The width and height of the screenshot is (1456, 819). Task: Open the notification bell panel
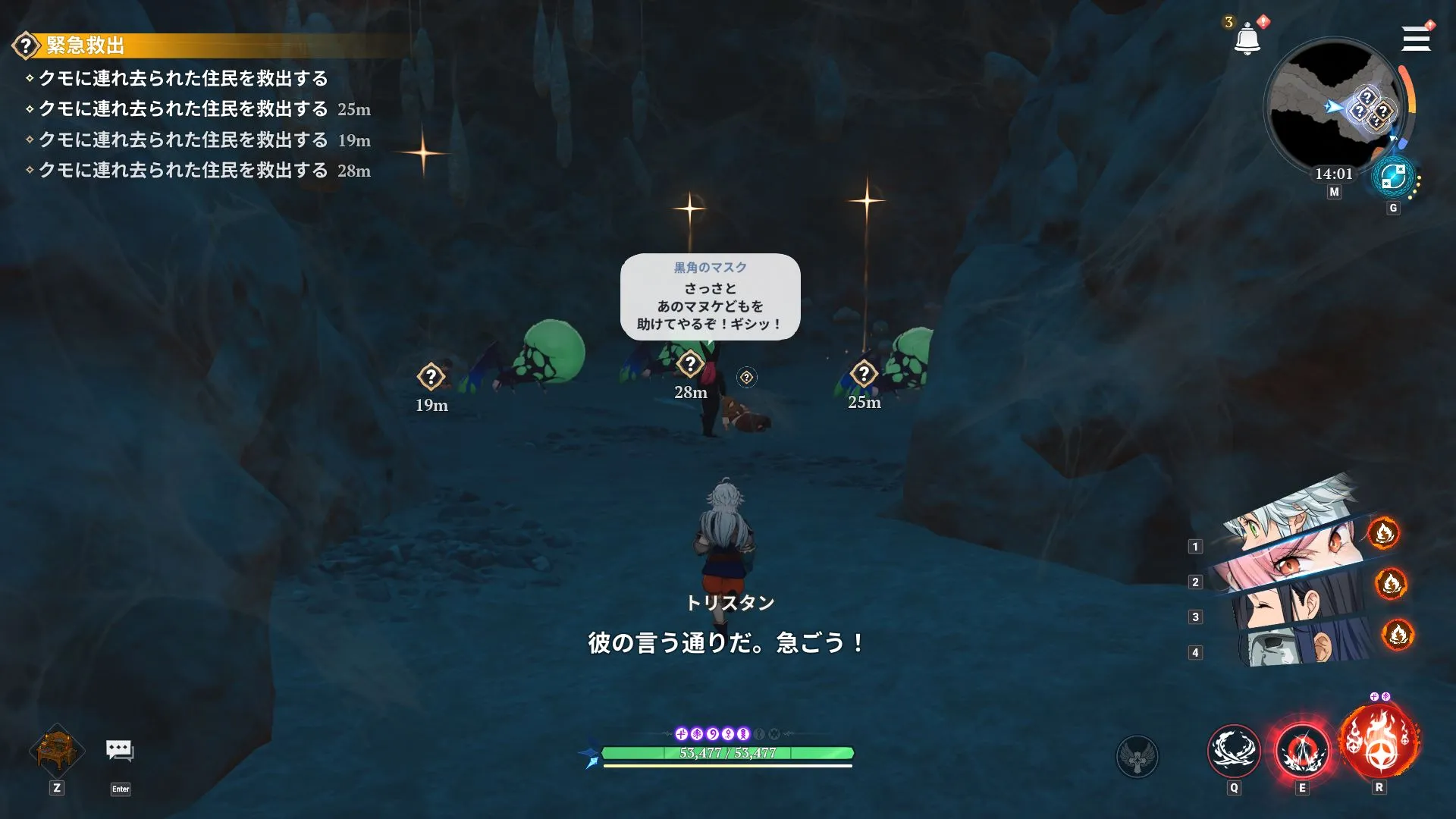click(1246, 36)
